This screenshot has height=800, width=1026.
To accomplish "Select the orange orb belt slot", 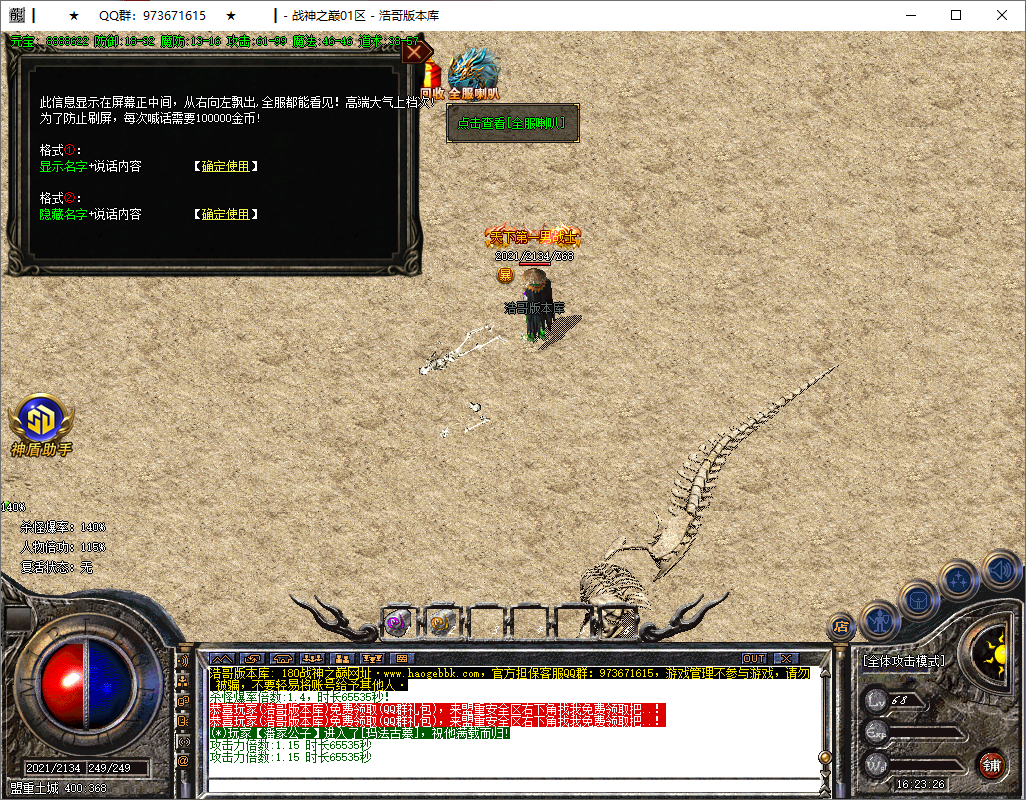I will click(x=441, y=622).
